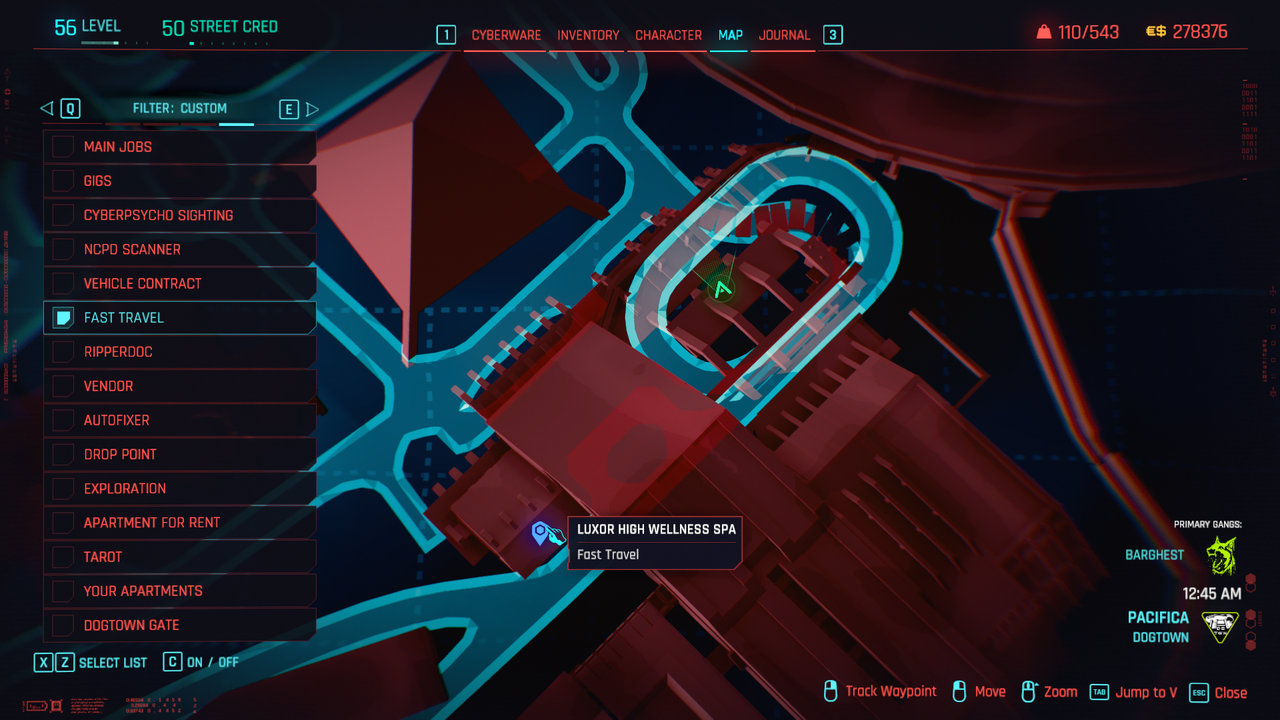Viewport: 1280px width, 720px height.
Task: Show NCPD Scanner markers
Action: 63,249
